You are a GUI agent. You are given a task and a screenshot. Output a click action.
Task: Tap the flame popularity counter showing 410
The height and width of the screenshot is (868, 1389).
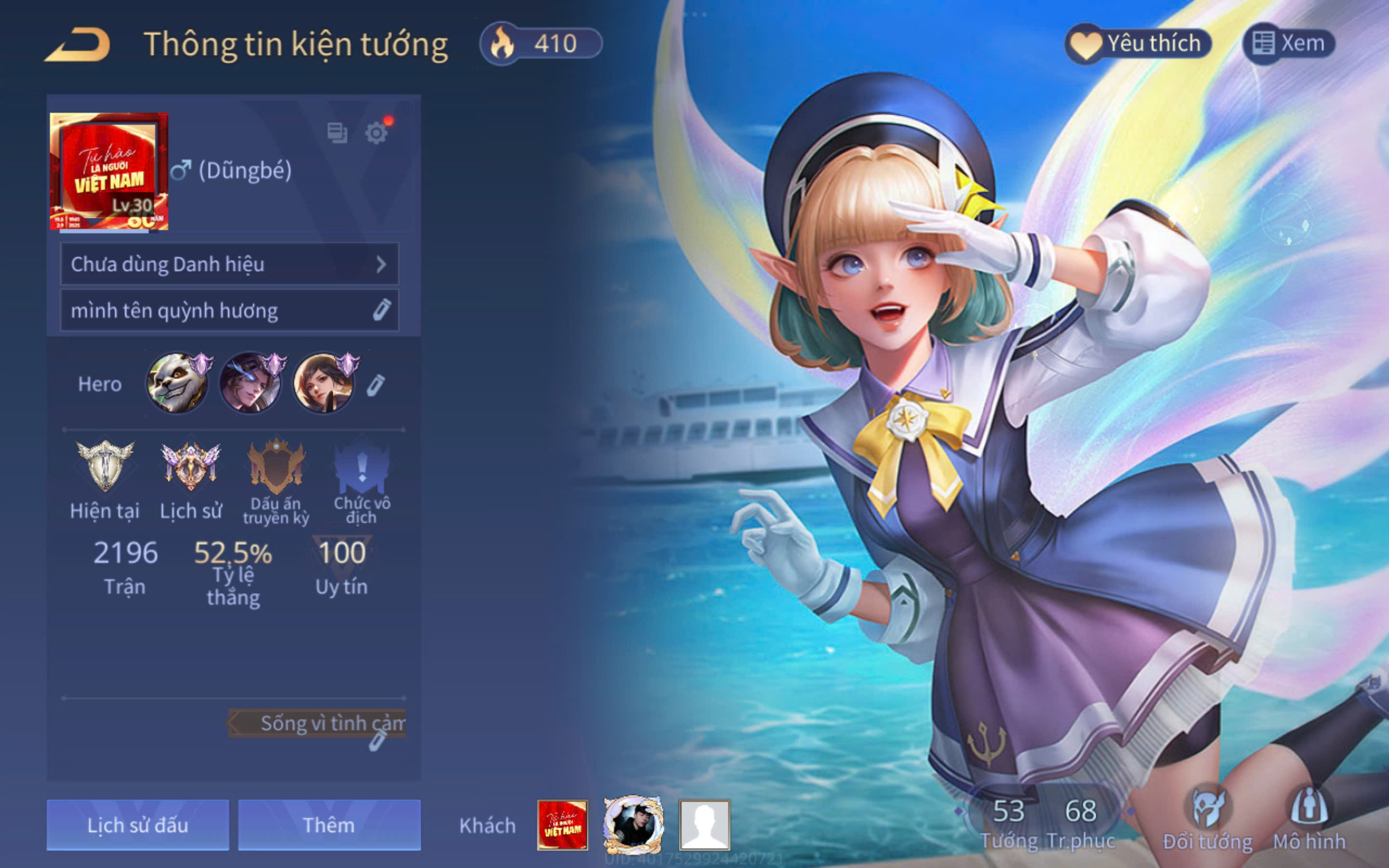click(541, 43)
